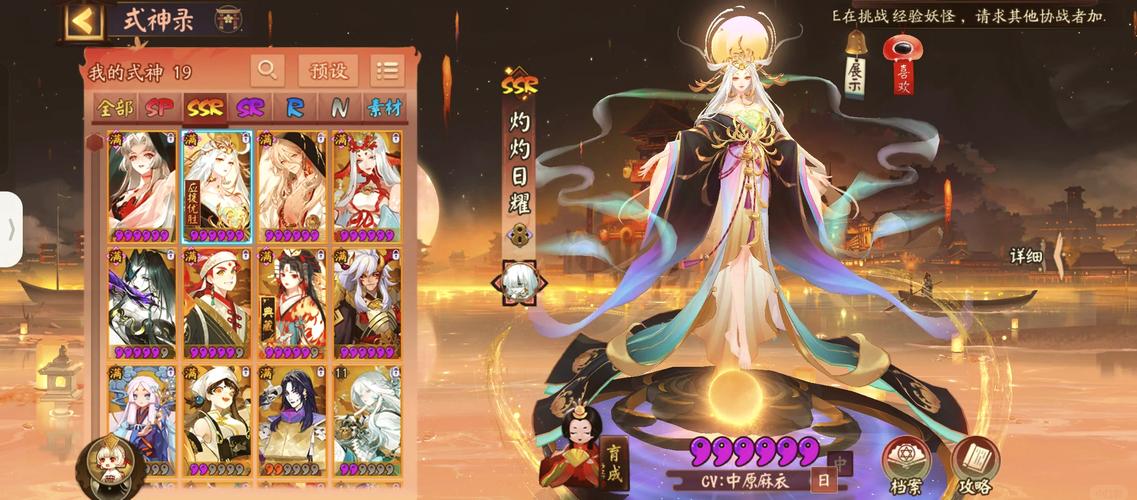Choose the N rarity tab
The height and width of the screenshot is (500, 1137).
point(340,108)
